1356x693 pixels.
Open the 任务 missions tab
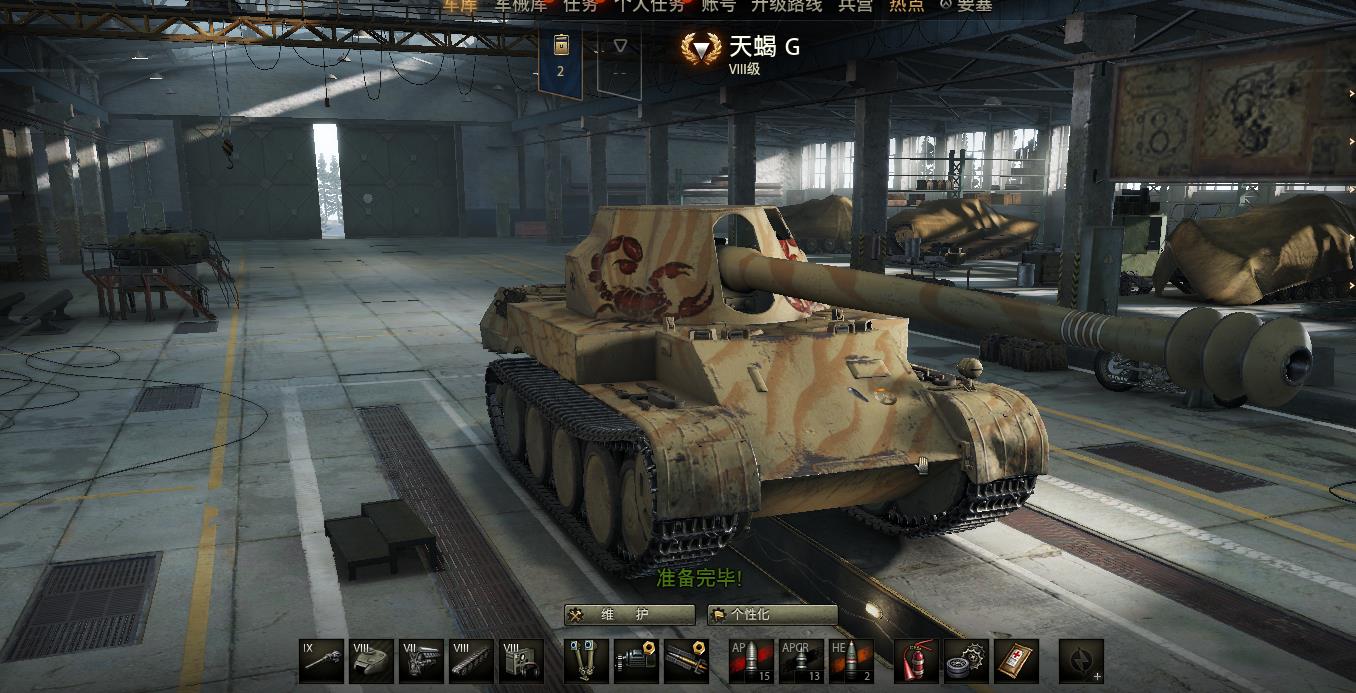click(x=580, y=5)
